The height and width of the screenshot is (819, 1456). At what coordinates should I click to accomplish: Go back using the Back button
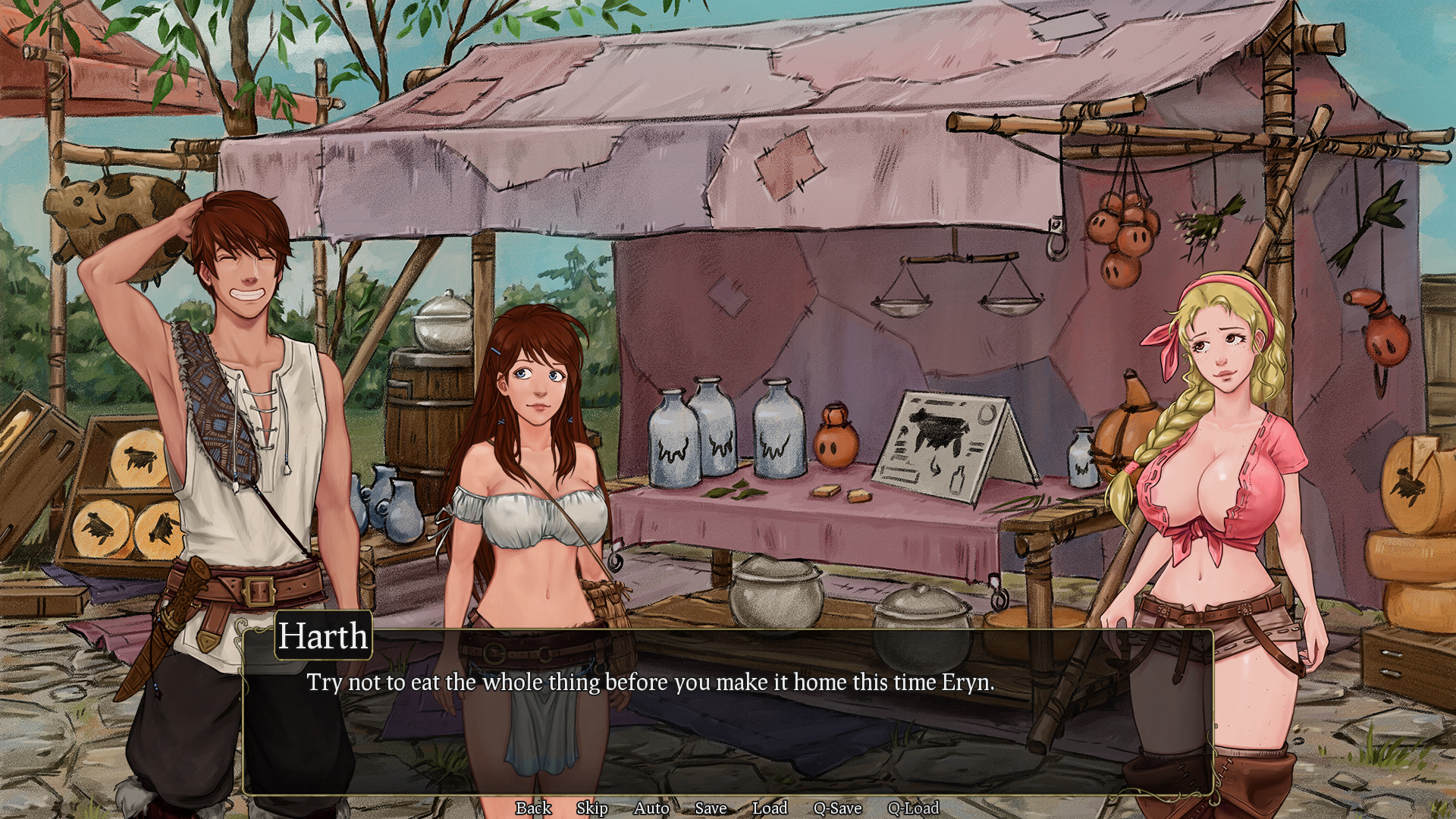click(533, 808)
